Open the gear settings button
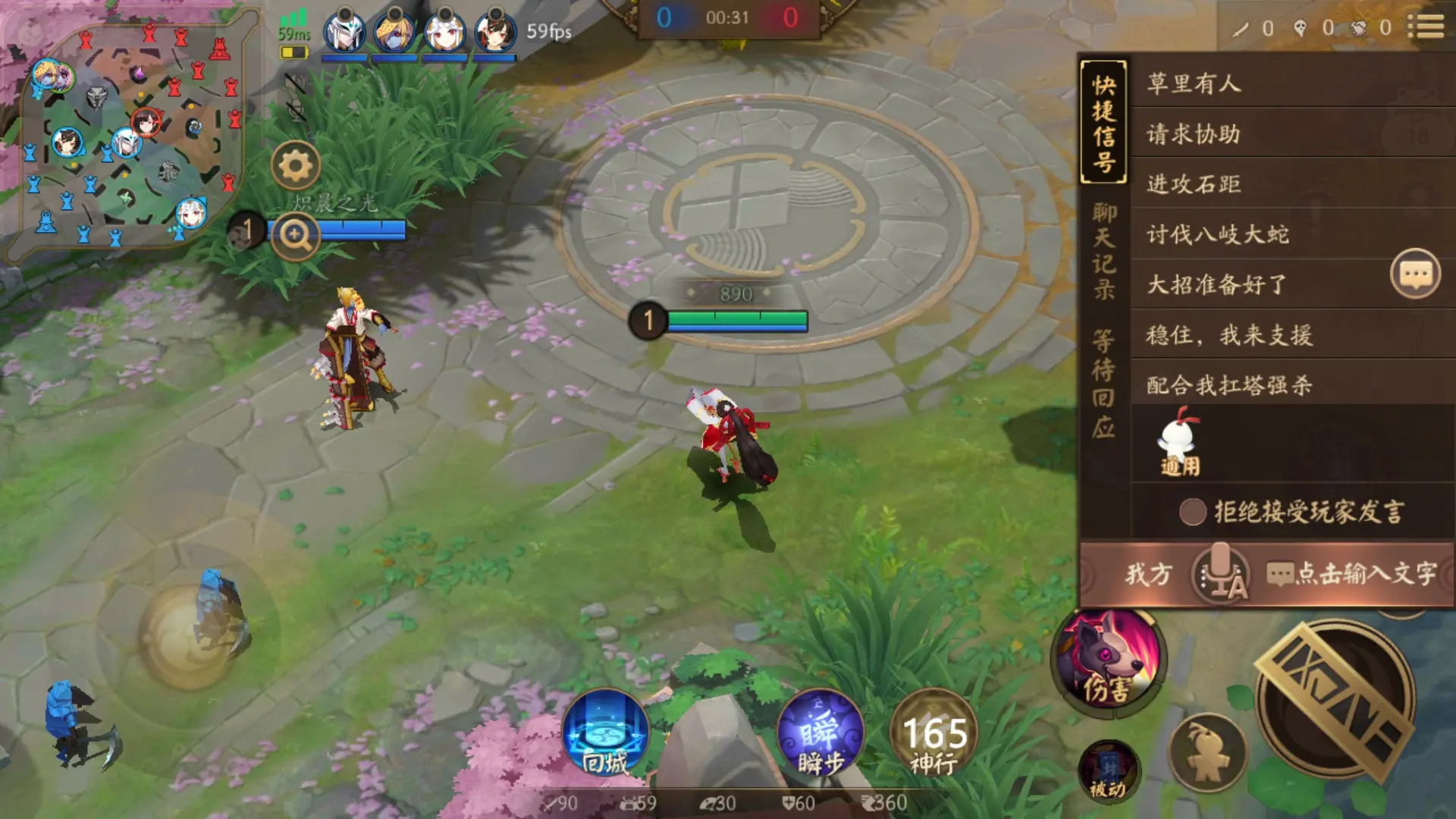Viewport: 1456px width, 819px height. 295,165
